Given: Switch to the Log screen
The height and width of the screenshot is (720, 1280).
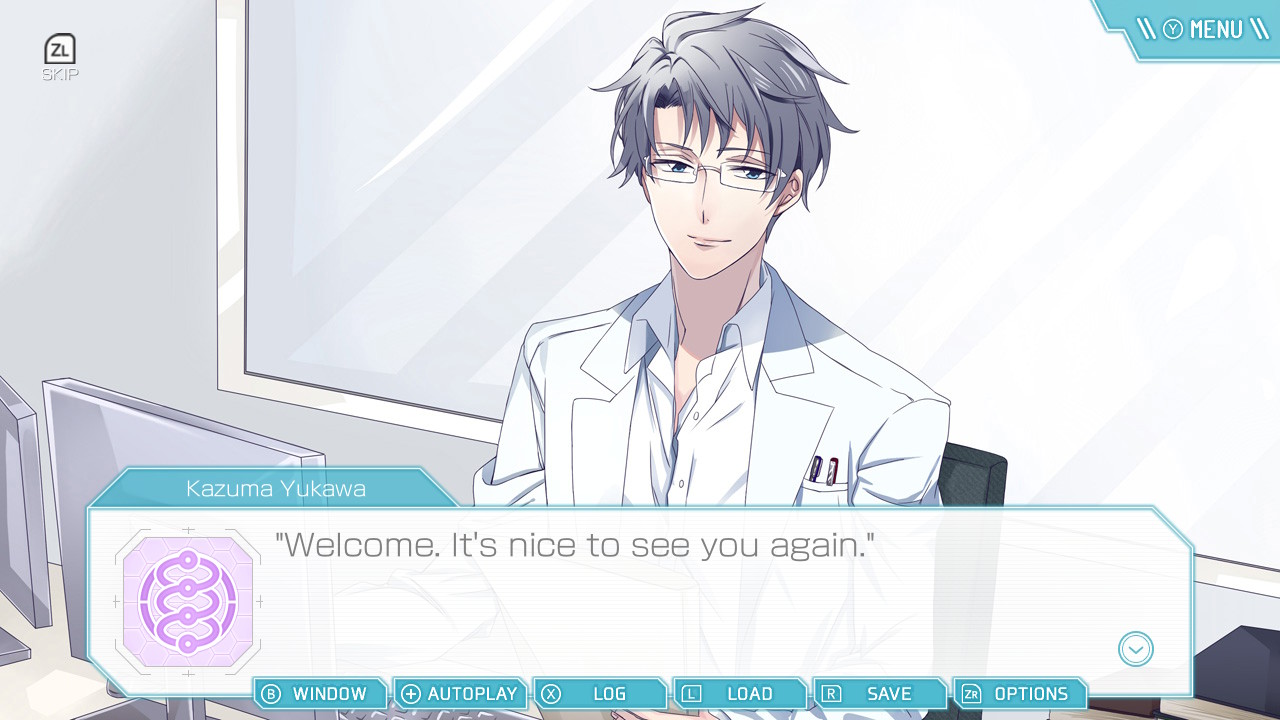Looking at the screenshot, I should click(600, 693).
